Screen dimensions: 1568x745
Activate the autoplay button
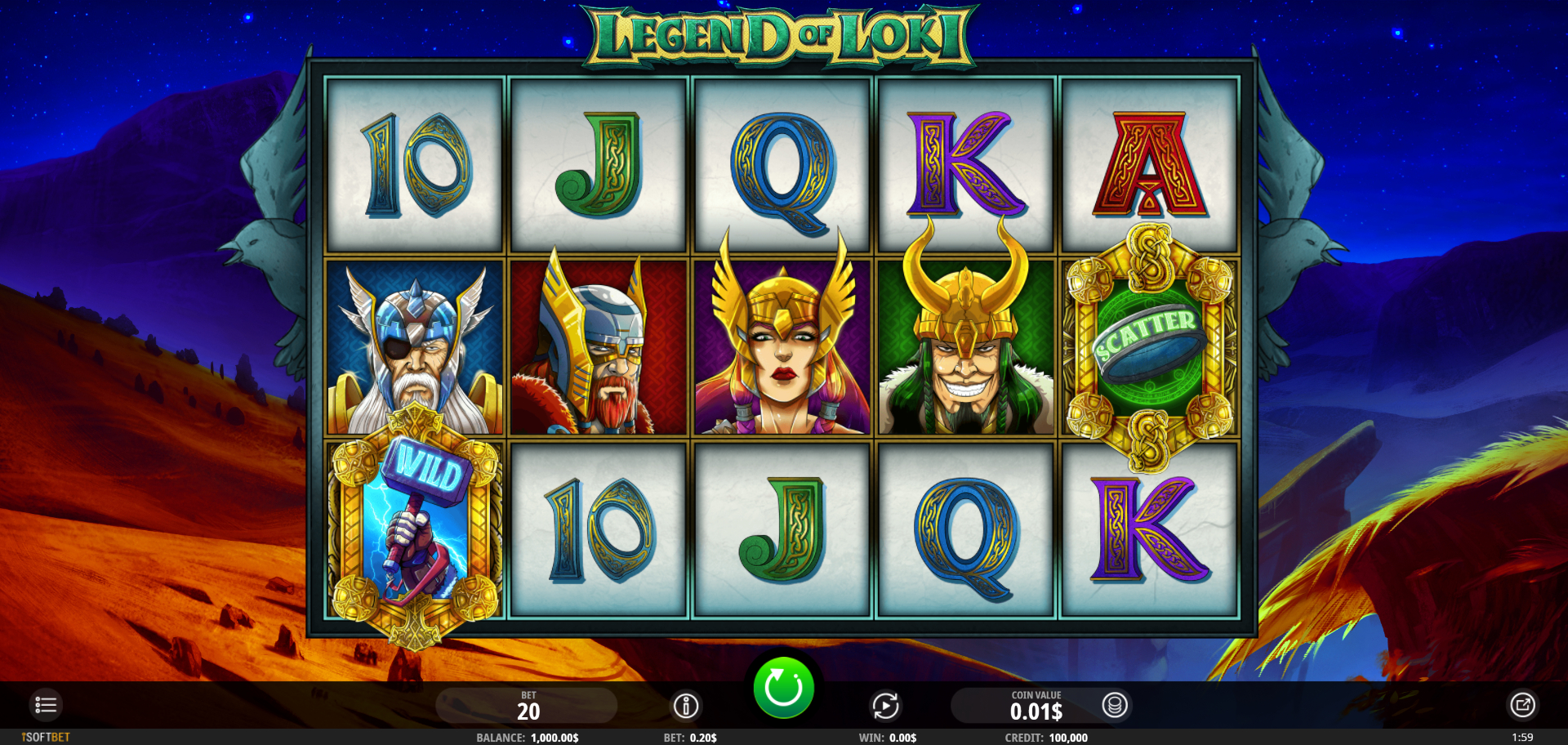885,705
